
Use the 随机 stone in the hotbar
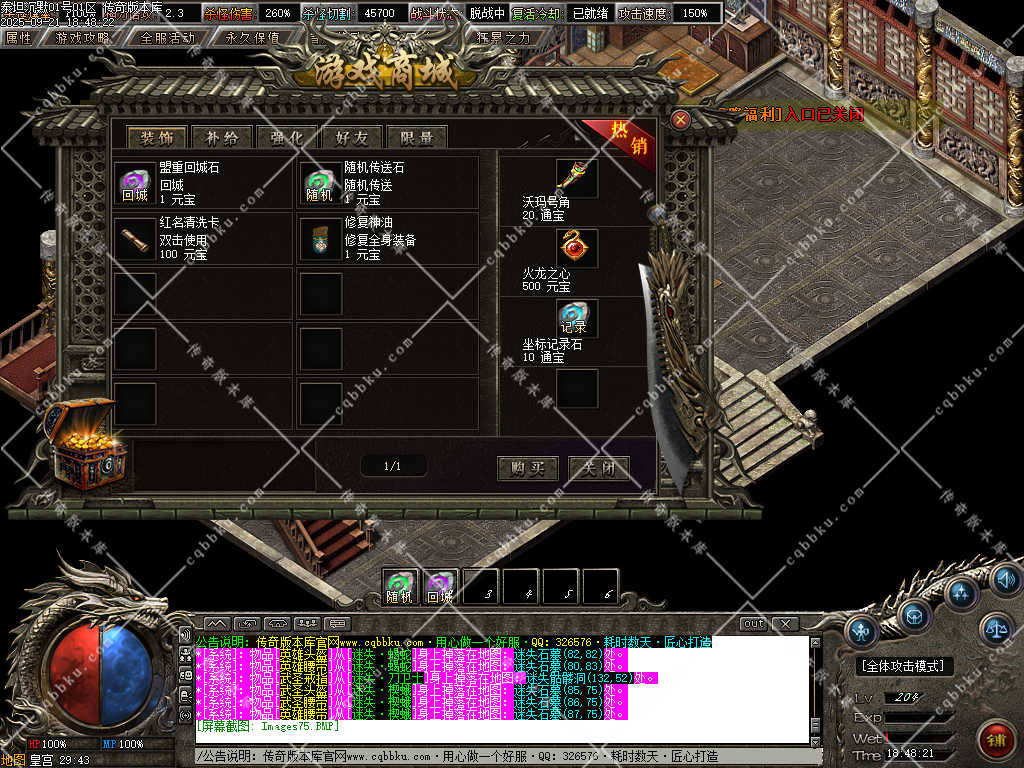400,587
